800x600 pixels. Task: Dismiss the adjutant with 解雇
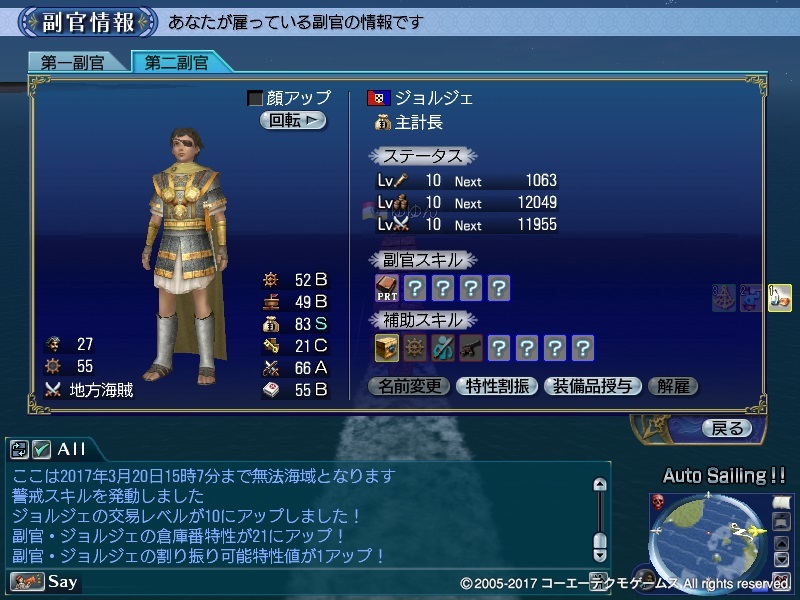(x=672, y=386)
